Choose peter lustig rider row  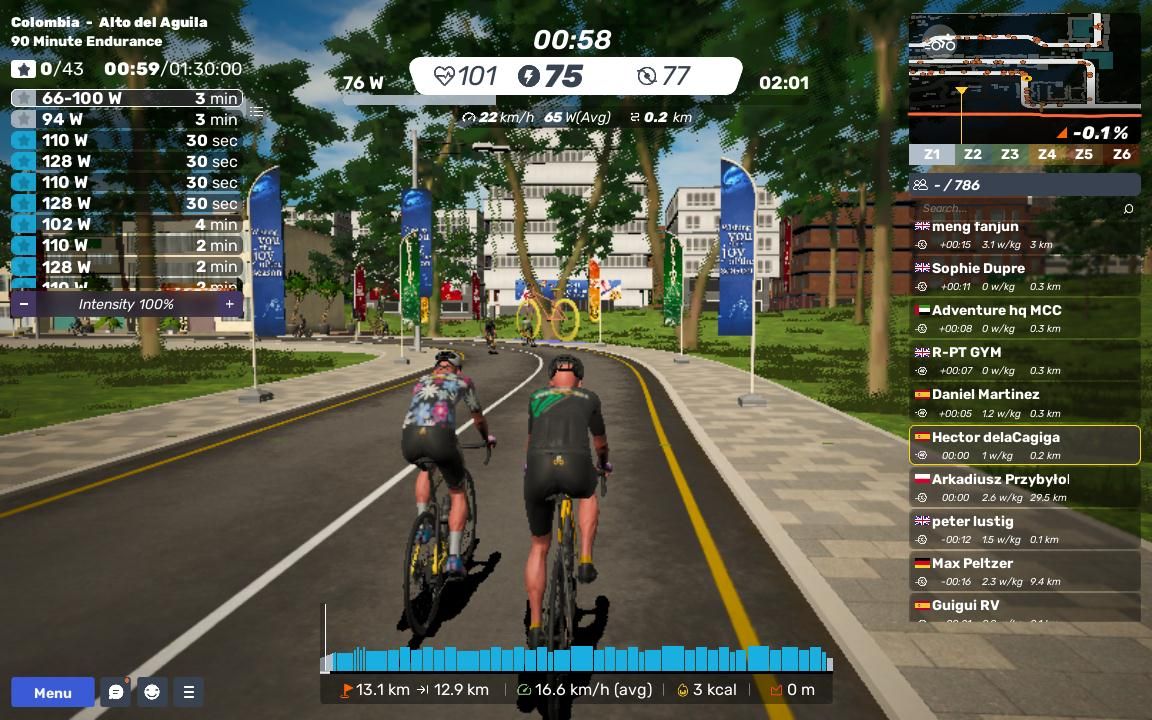(x=1024, y=529)
